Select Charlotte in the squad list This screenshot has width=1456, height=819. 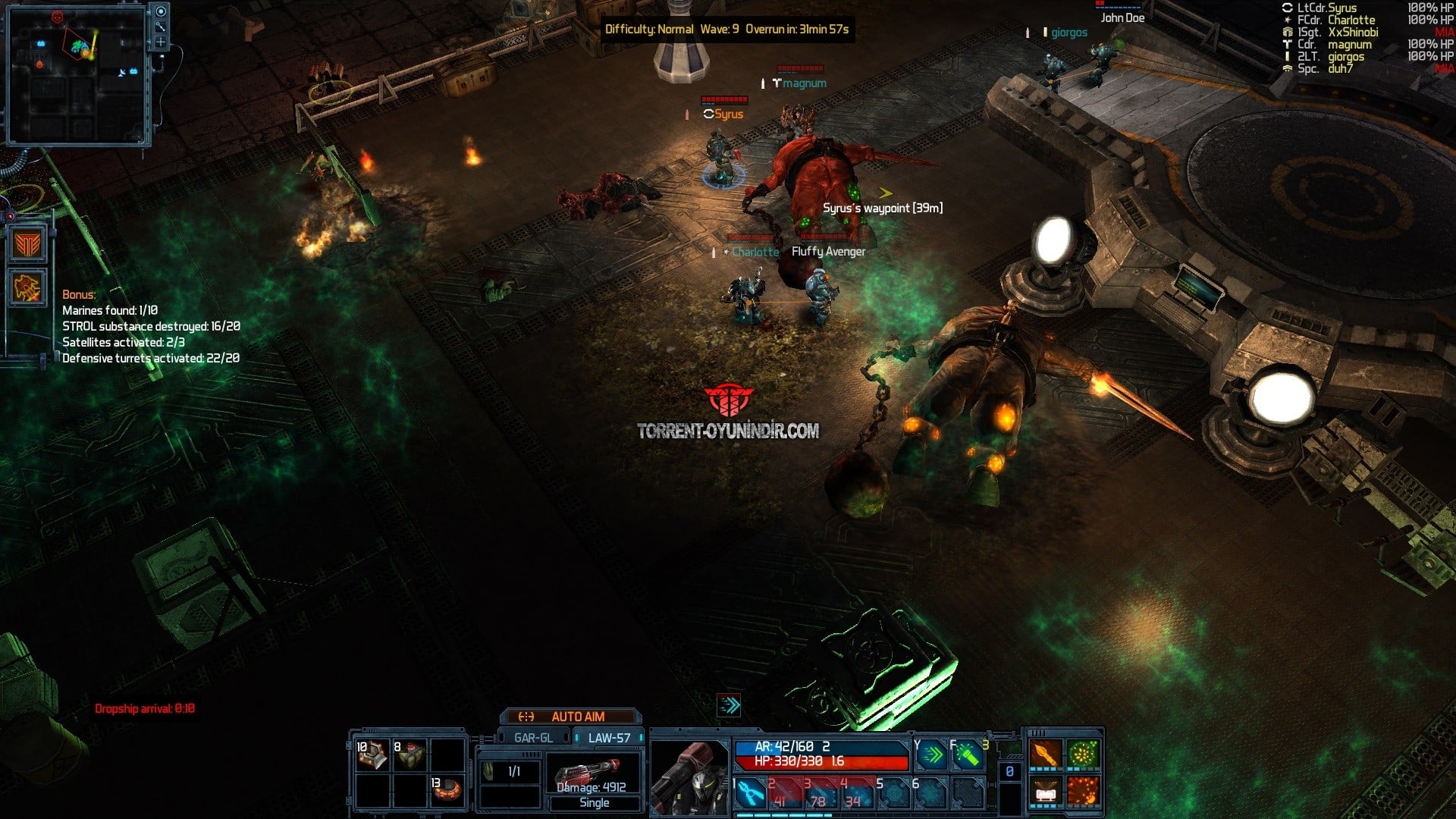point(1351,20)
